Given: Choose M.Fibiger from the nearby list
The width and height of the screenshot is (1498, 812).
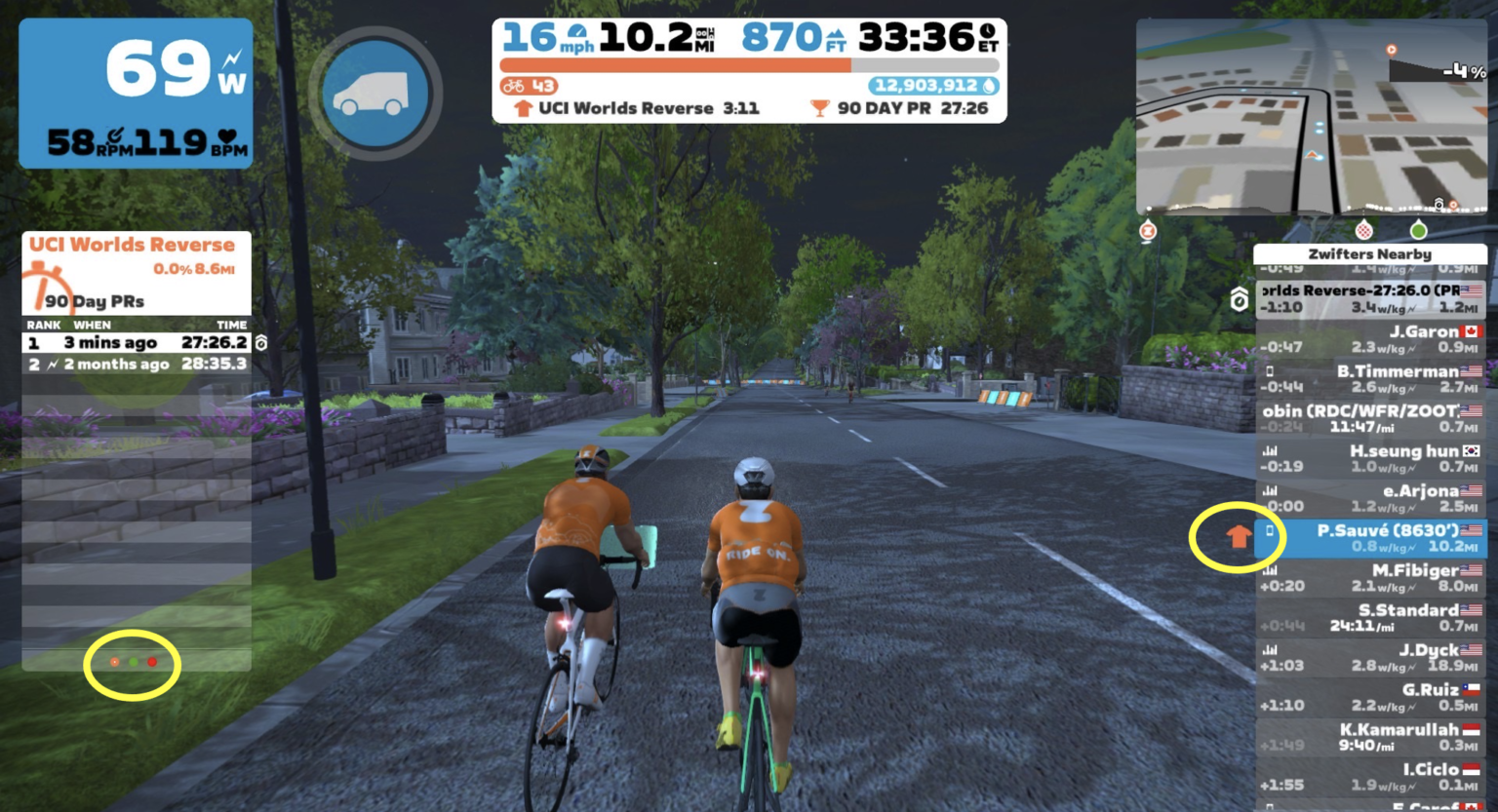Looking at the screenshot, I should tap(1370, 578).
